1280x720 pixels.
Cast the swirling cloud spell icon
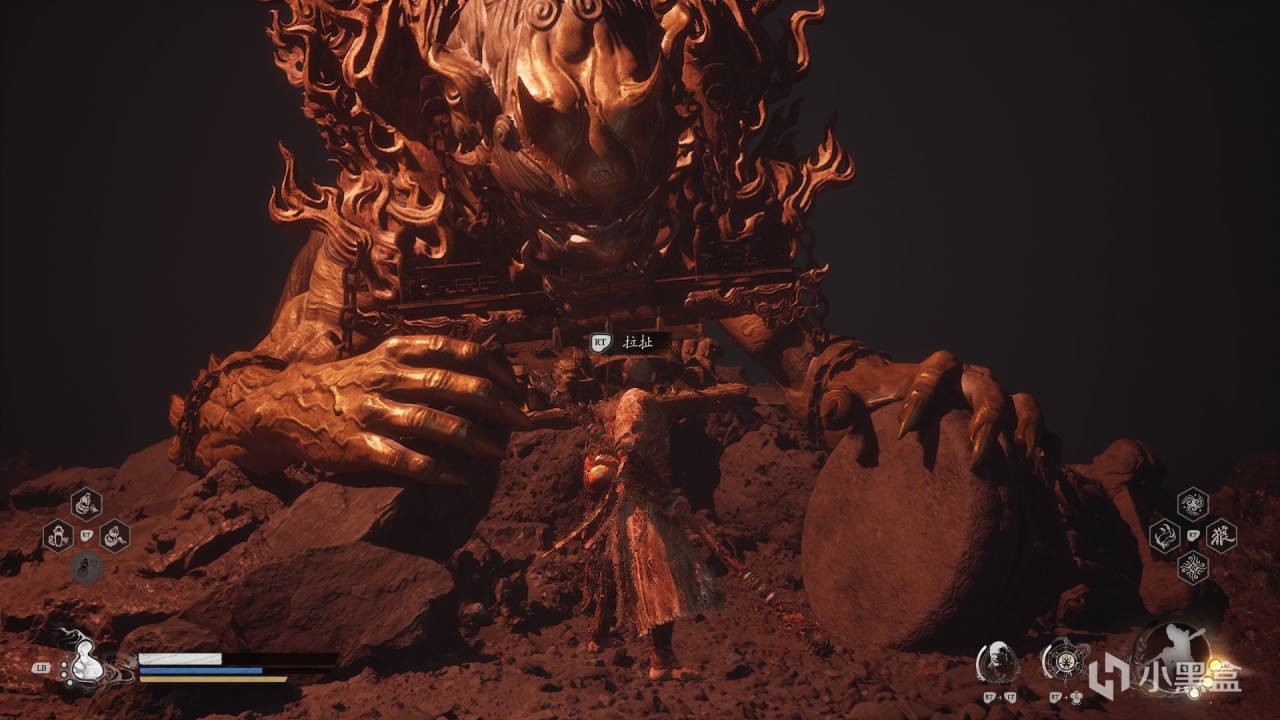1192,504
